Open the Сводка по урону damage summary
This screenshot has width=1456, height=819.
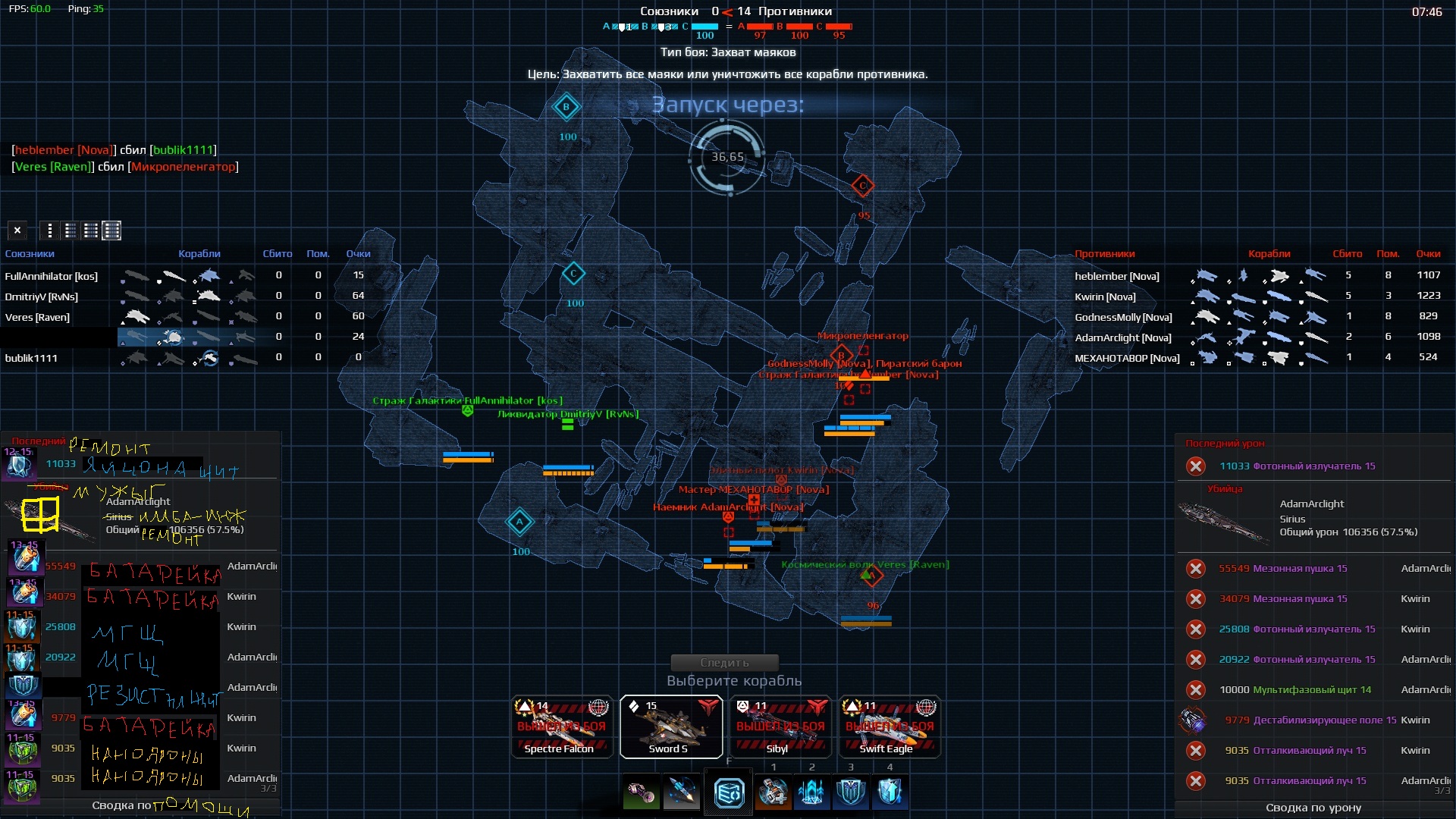pos(1313,808)
